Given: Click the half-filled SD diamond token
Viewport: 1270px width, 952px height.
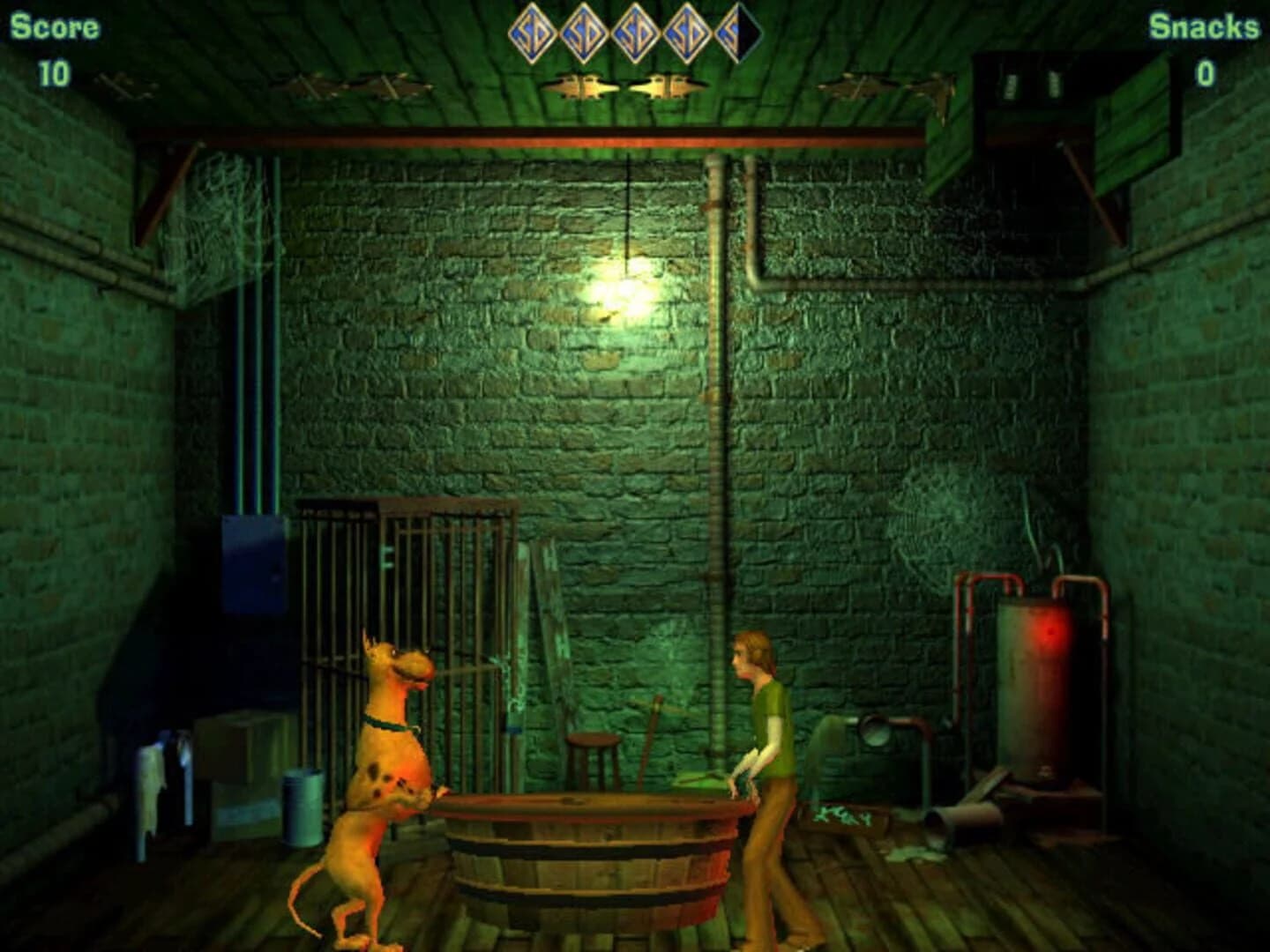Looking at the screenshot, I should pos(739,32).
